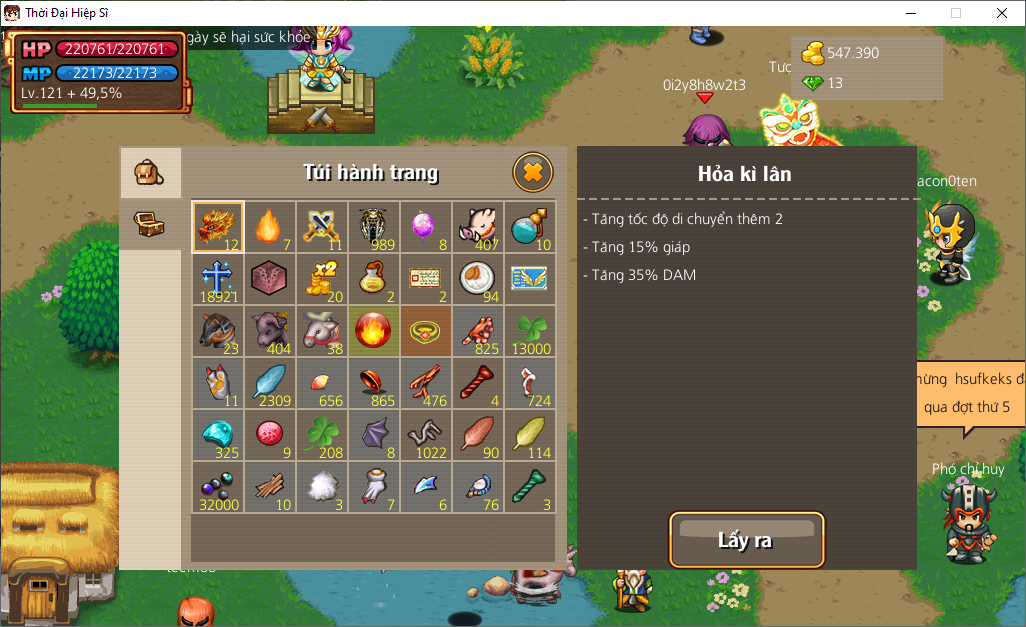Select the fire orb item
Screen dimensions: 1026x627
(x=374, y=331)
